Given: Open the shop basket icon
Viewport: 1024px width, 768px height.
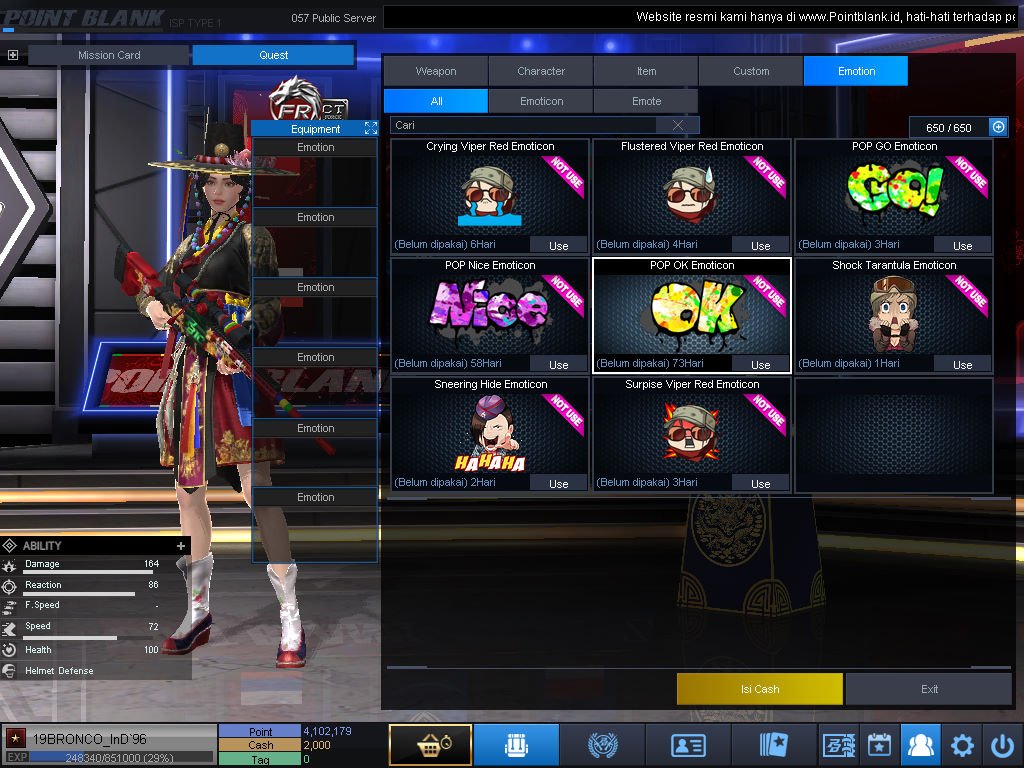Looking at the screenshot, I should [x=430, y=745].
